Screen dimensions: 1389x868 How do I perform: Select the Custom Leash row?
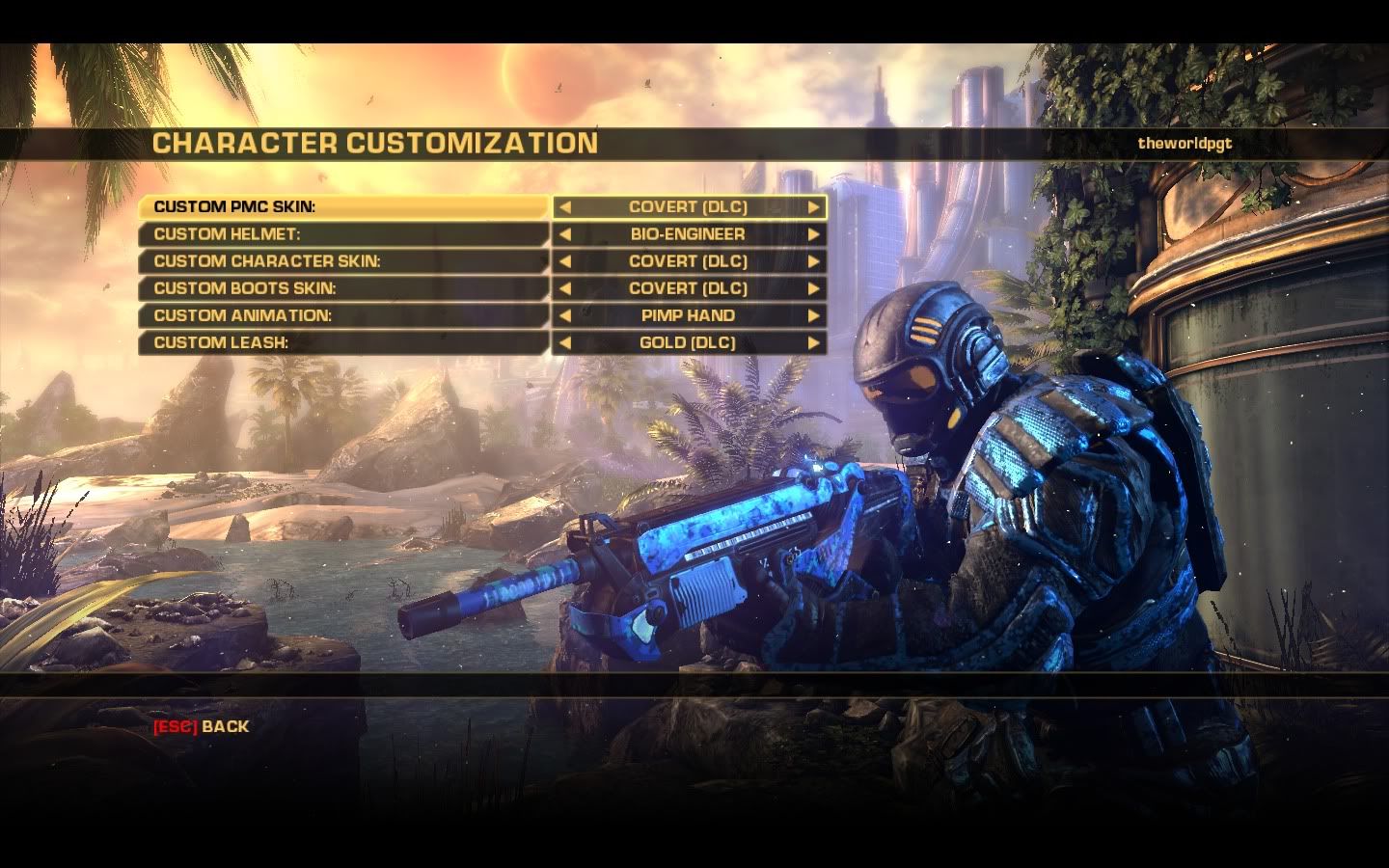pyautogui.click(x=342, y=342)
